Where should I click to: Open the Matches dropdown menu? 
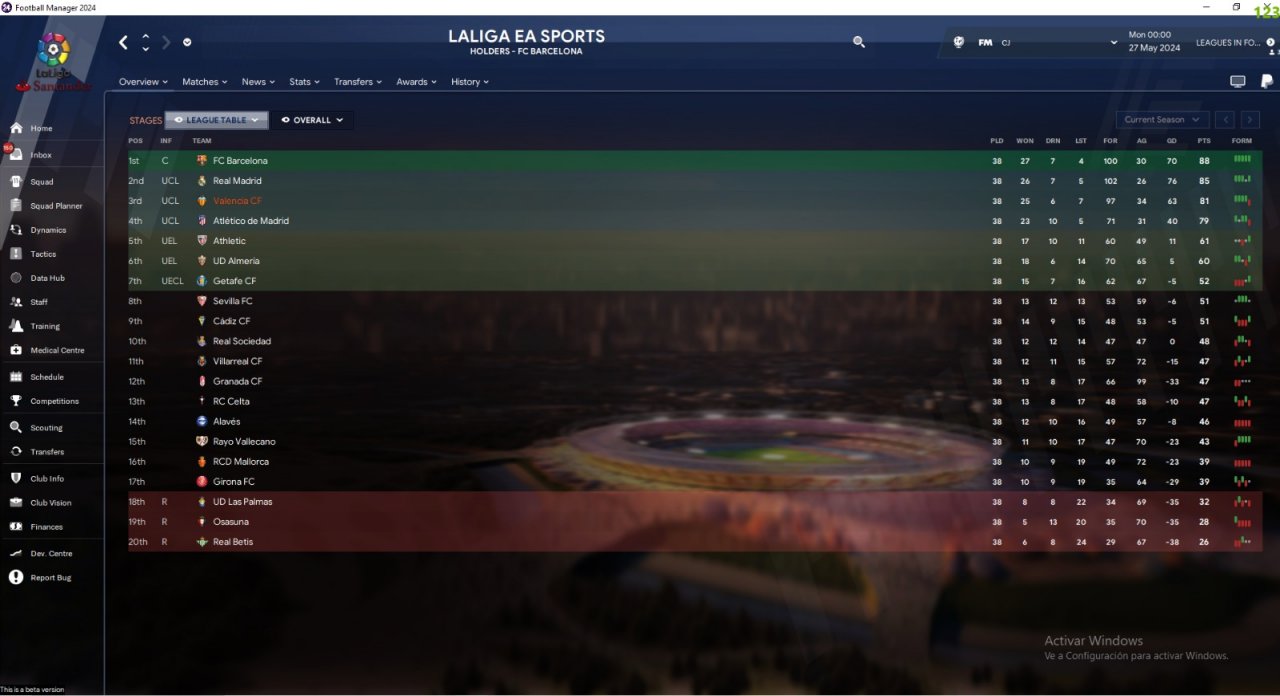click(204, 82)
